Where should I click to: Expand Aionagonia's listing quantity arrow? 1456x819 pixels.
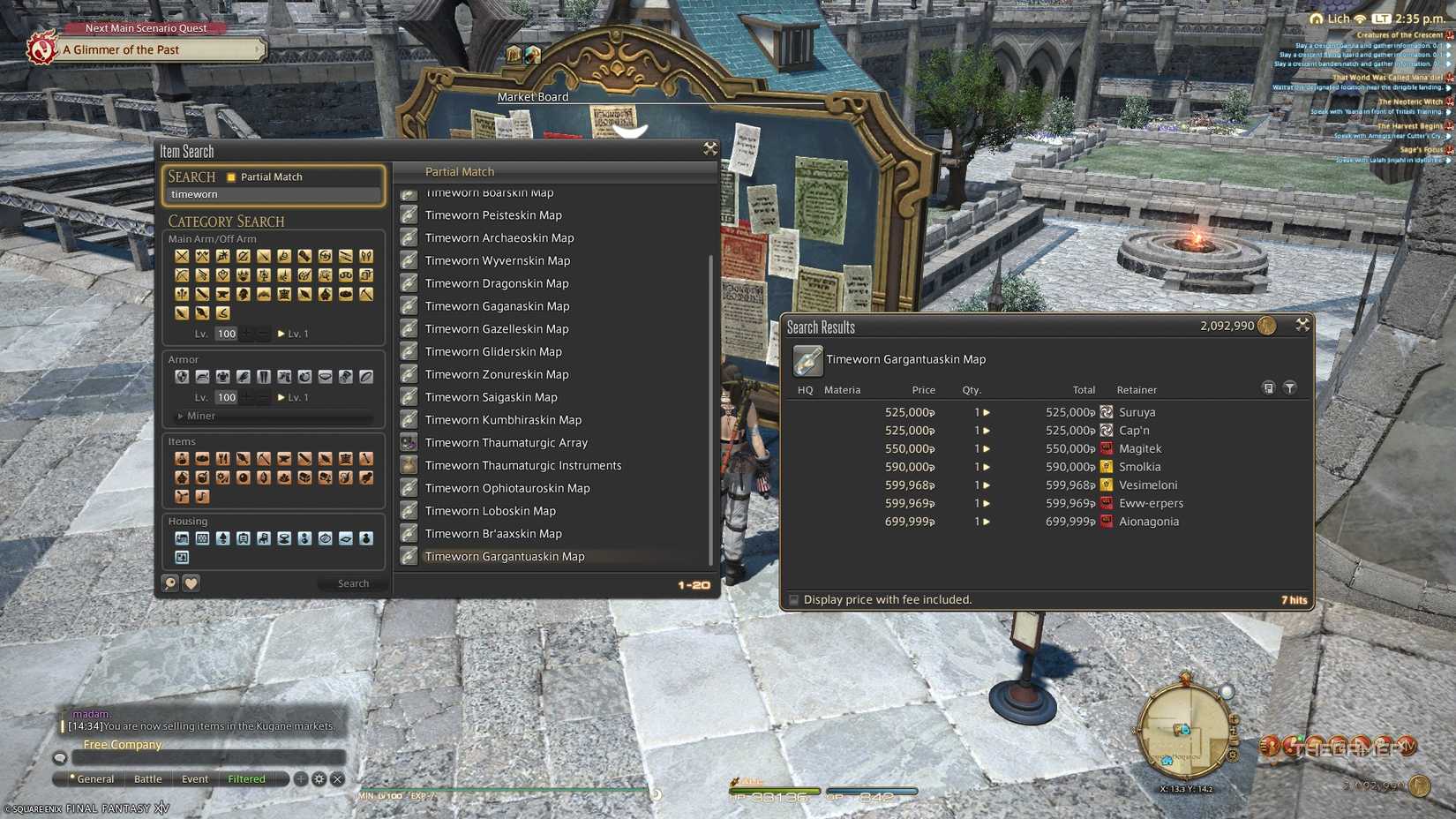tap(986, 521)
